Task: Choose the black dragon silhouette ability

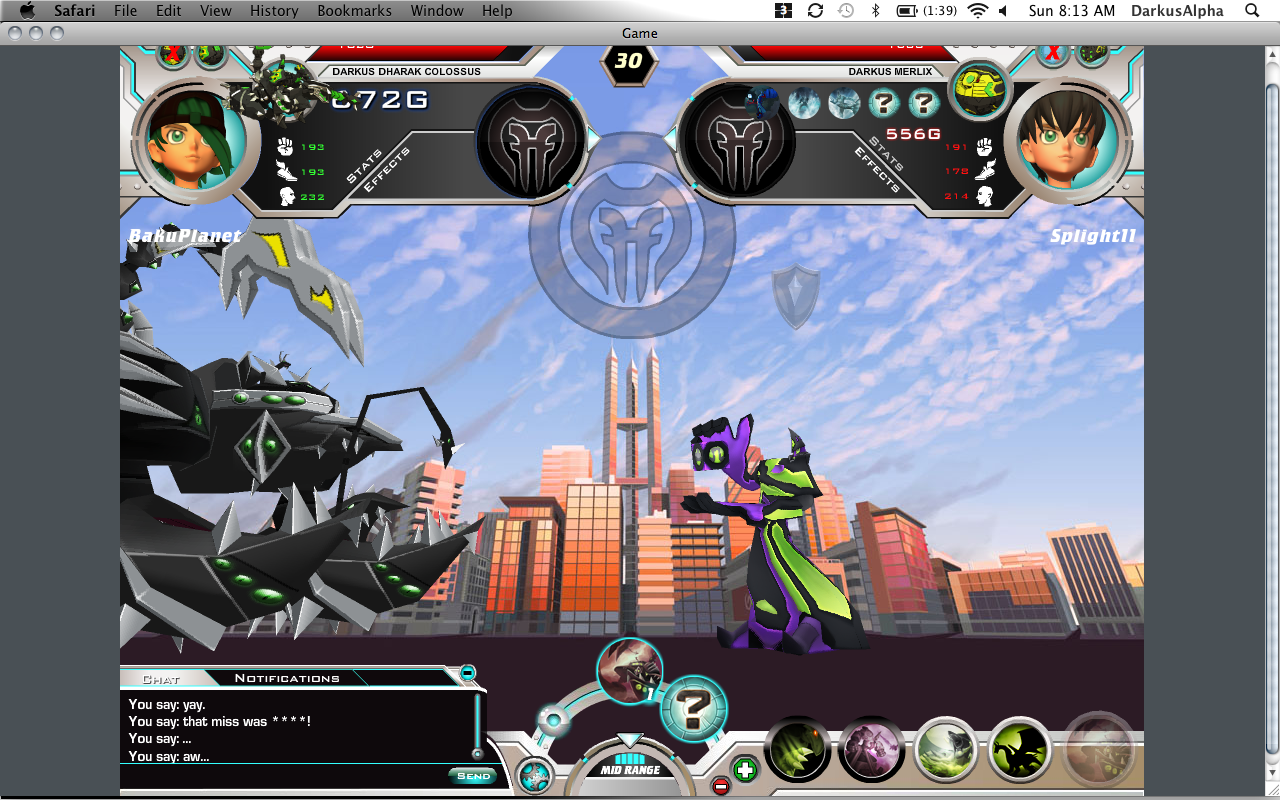Action: point(1021,750)
